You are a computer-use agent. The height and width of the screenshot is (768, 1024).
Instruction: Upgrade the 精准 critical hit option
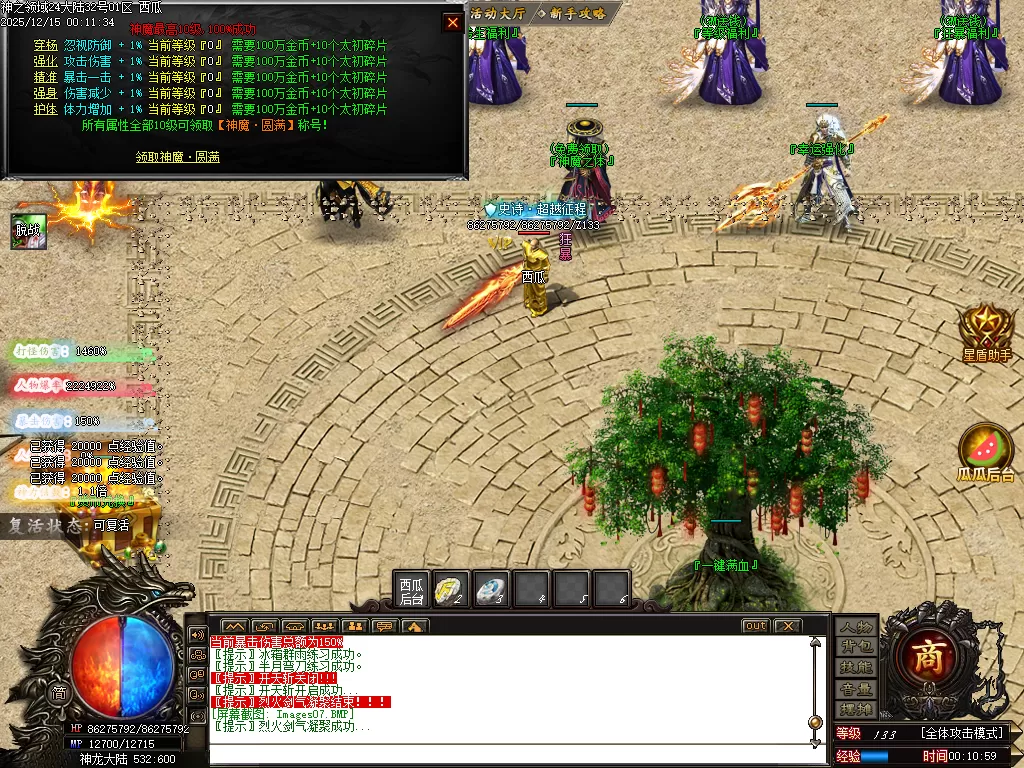46,77
